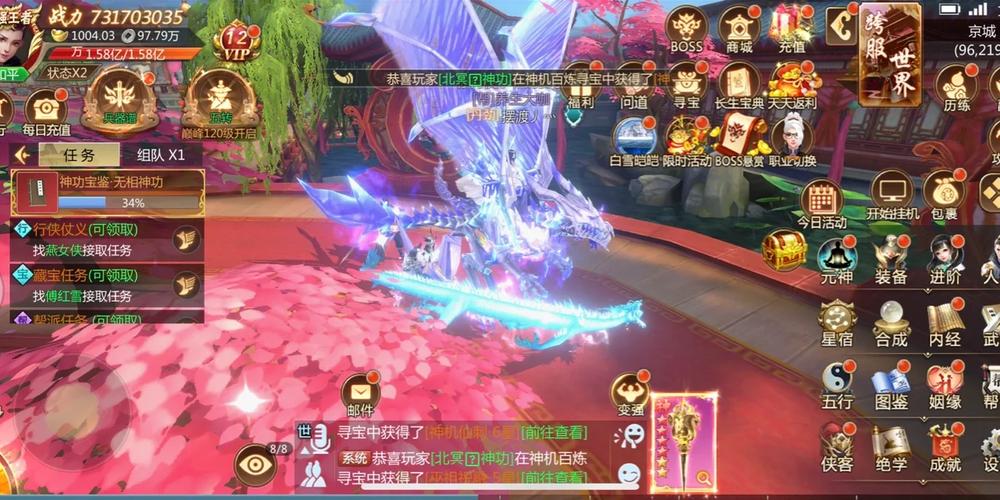Open the 图鉴 codex book

890,380
